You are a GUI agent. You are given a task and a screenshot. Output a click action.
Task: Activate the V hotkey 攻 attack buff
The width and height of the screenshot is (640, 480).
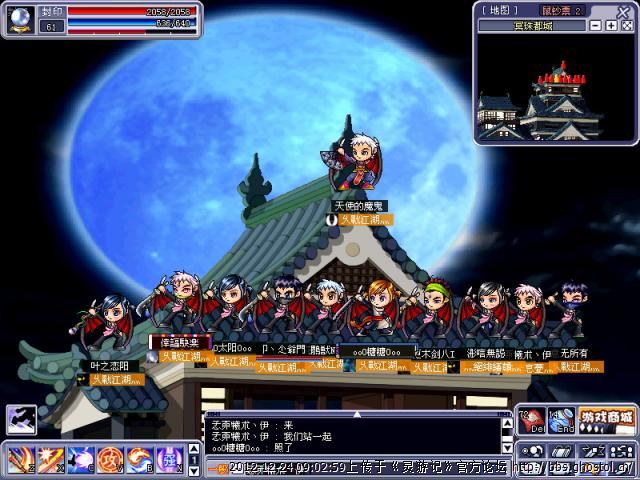tap(110, 460)
